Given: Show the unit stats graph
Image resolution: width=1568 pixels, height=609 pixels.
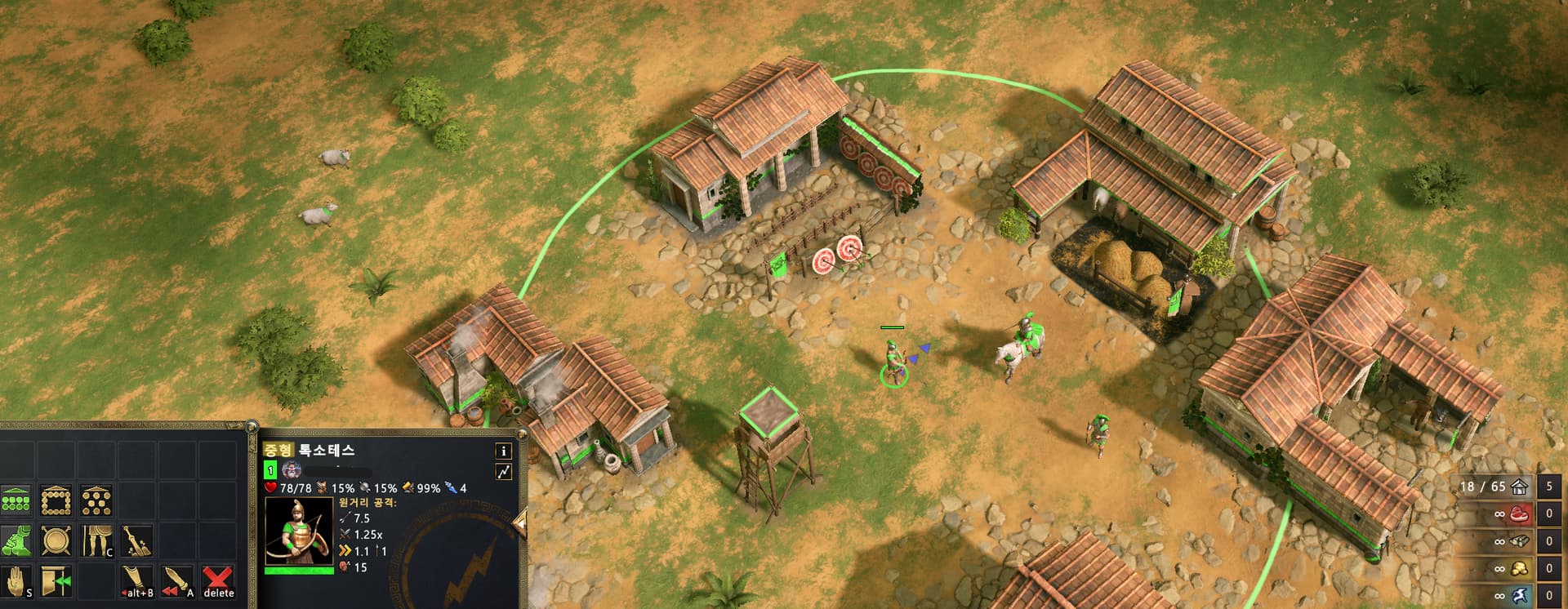Looking at the screenshot, I should pyautogui.click(x=504, y=471).
